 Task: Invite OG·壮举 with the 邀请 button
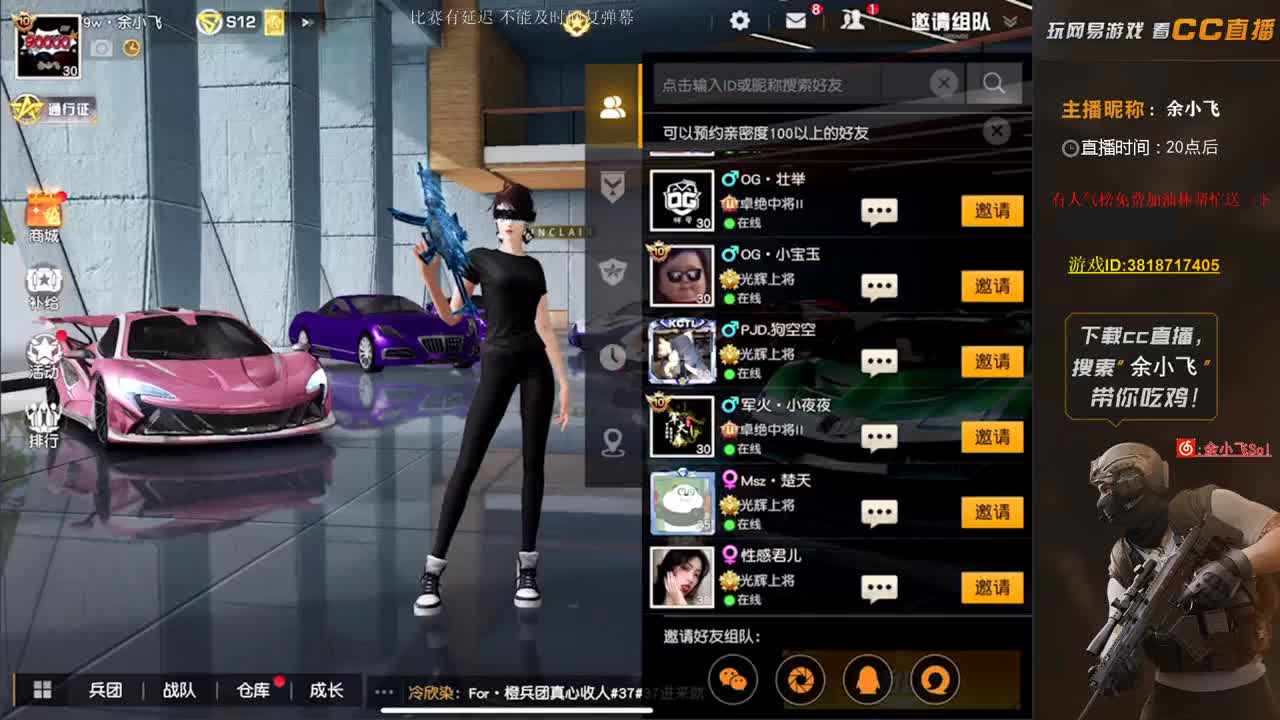pos(991,211)
